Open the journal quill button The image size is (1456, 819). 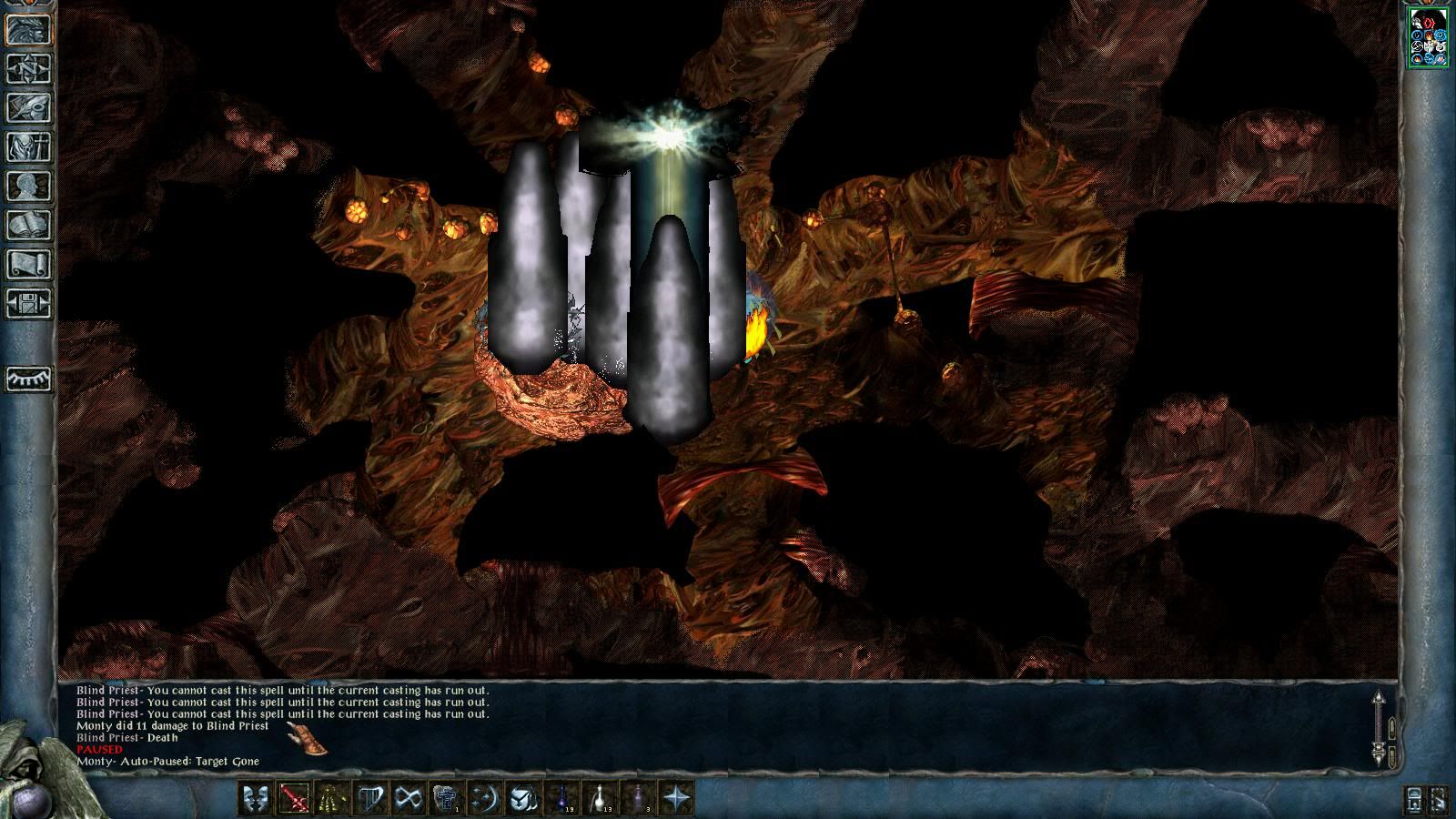29,107
